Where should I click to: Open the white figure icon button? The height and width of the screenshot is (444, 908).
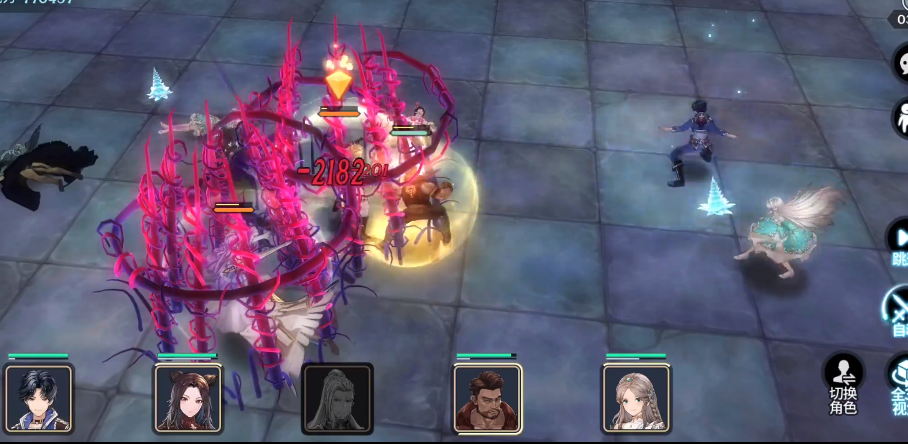[x=900, y=118]
